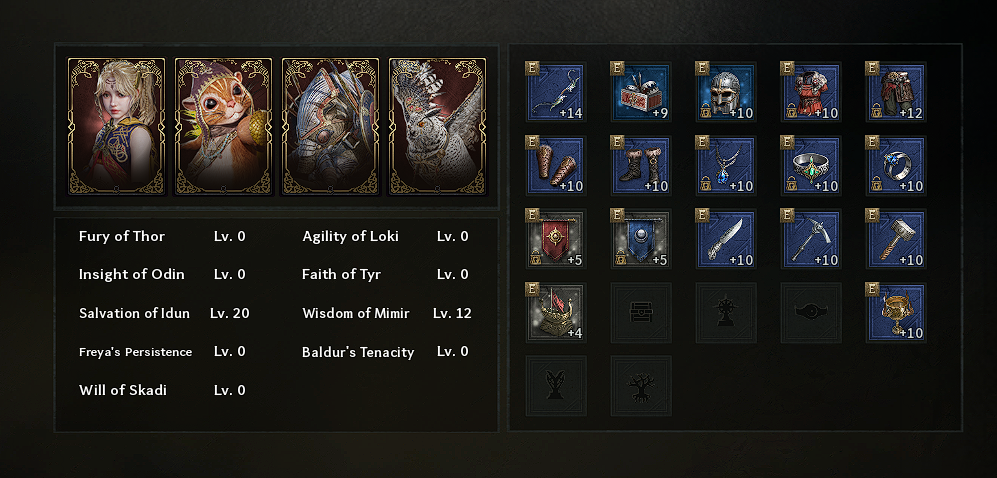This screenshot has width=997, height=478.
Task: View the +10 red chest armor slot
Action: [811, 92]
